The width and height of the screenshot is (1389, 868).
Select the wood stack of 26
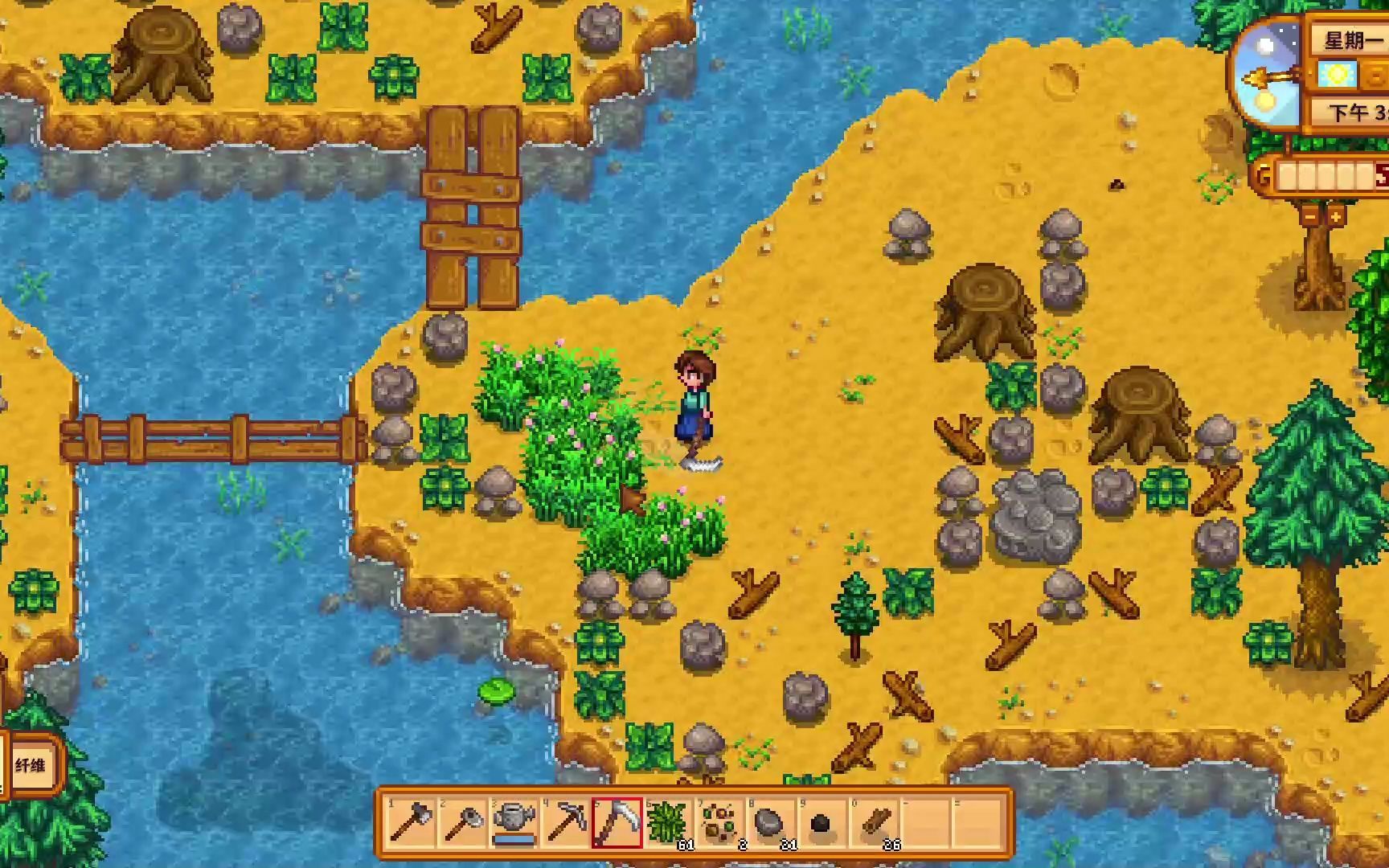[x=874, y=823]
